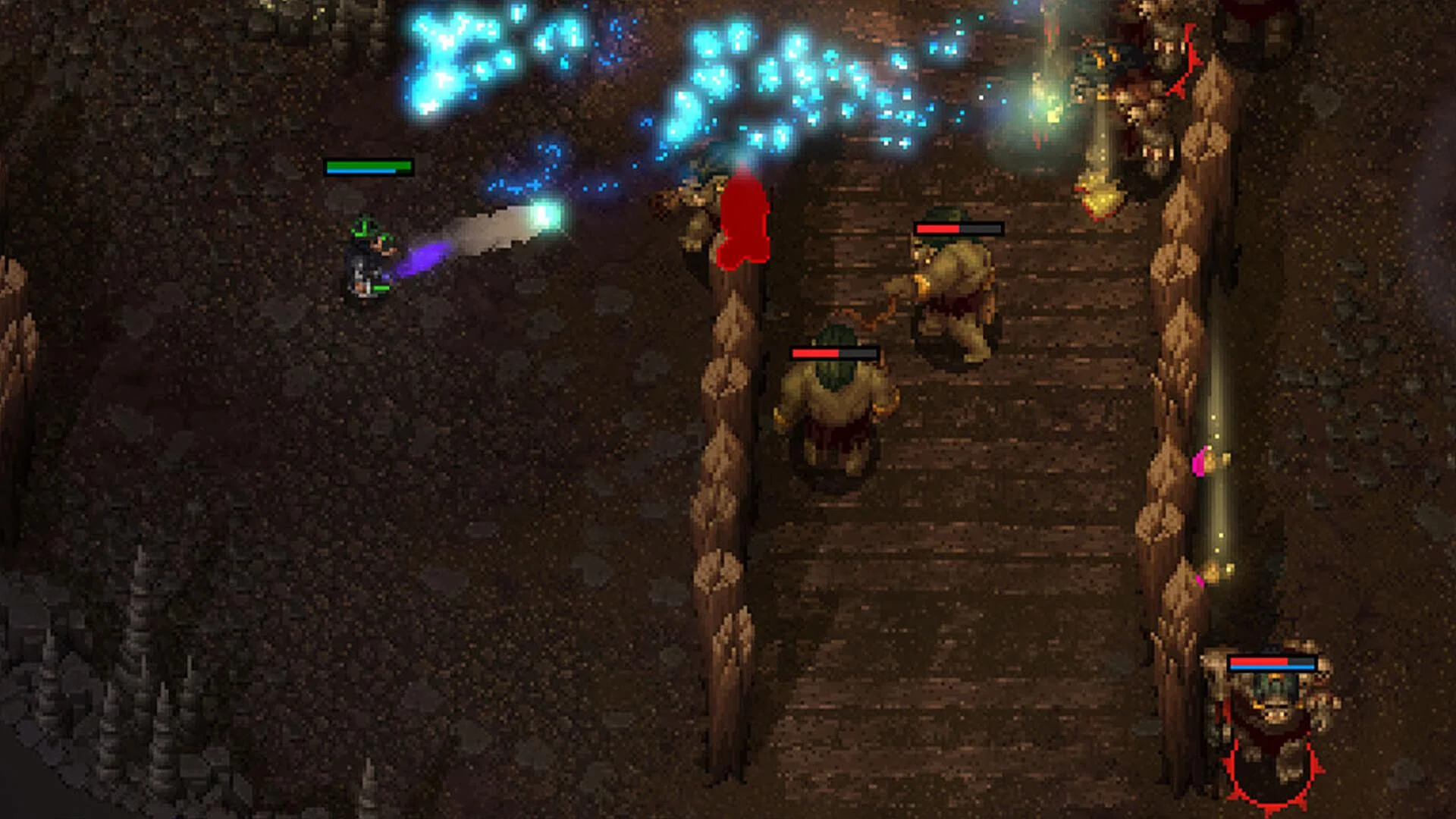Click the troll sprite behind the left wooden fence
This screenshot has height=819, width=1456.
[x=694, y=212]
